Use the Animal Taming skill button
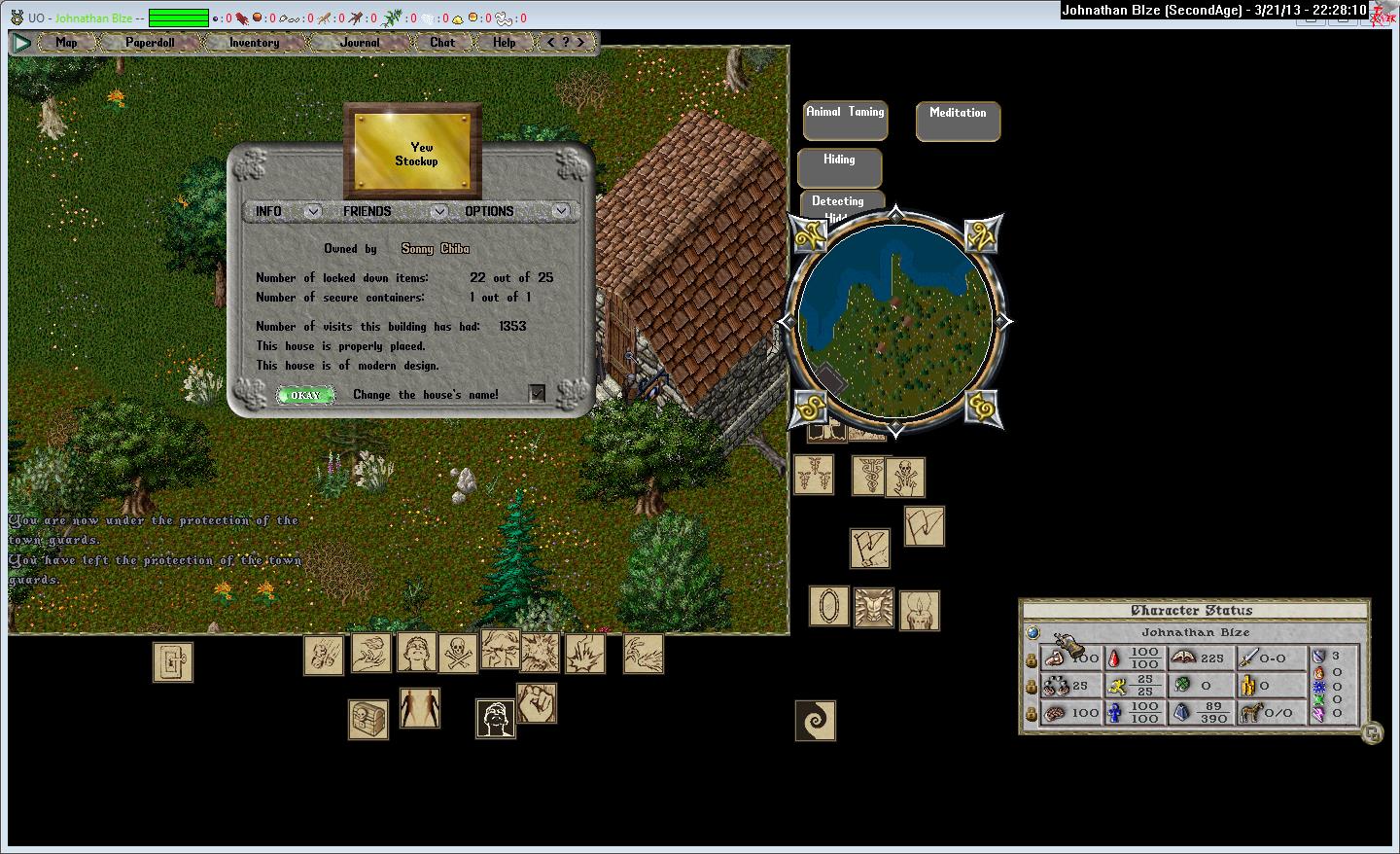1400x854 pixels. point(845,121)
